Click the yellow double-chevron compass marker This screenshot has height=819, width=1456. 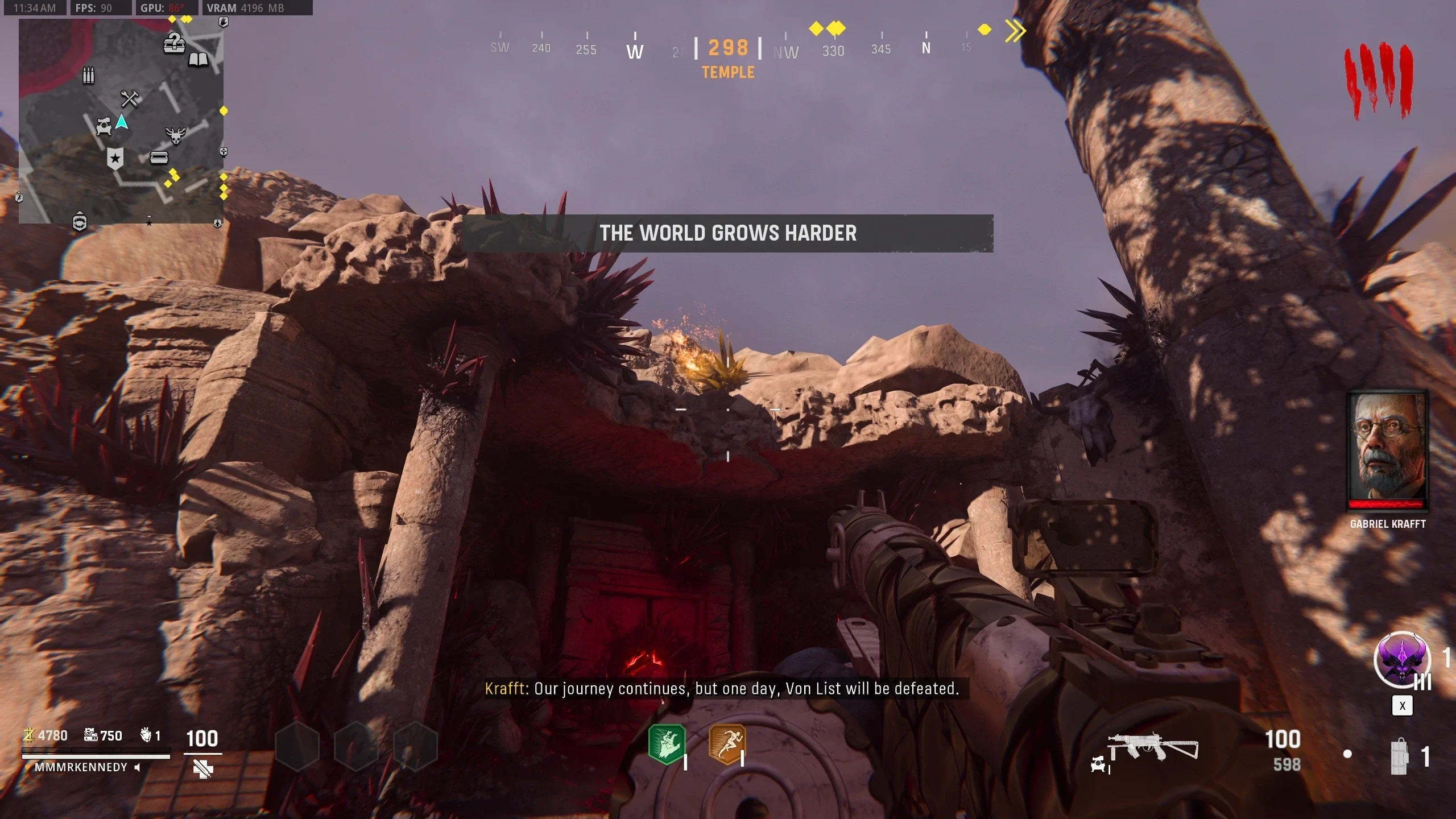[1015, 31]
